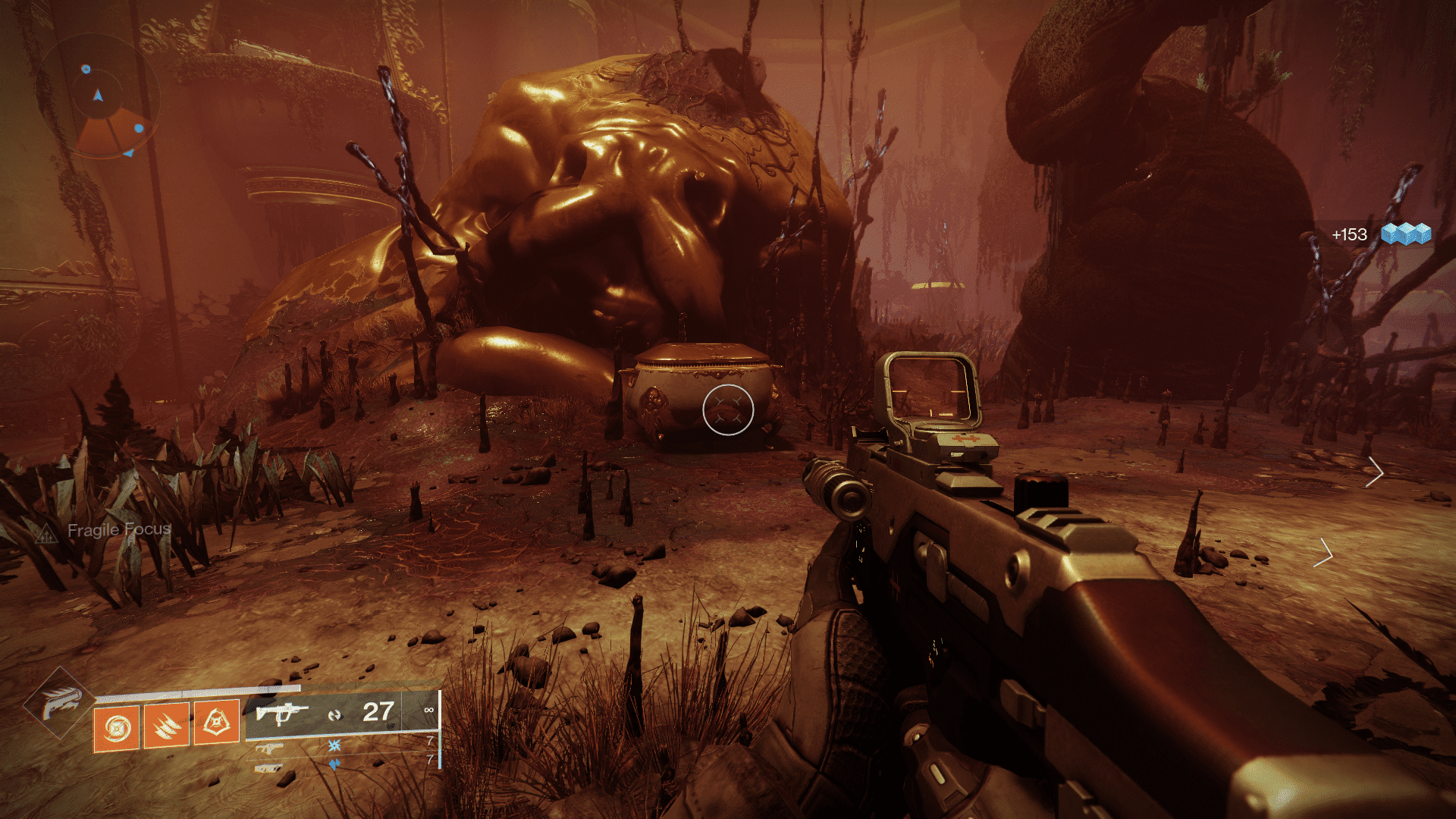Click the tripmine class ability icon
The width and height of the screenshot is (1456, 819).
(x=218, y=723)
